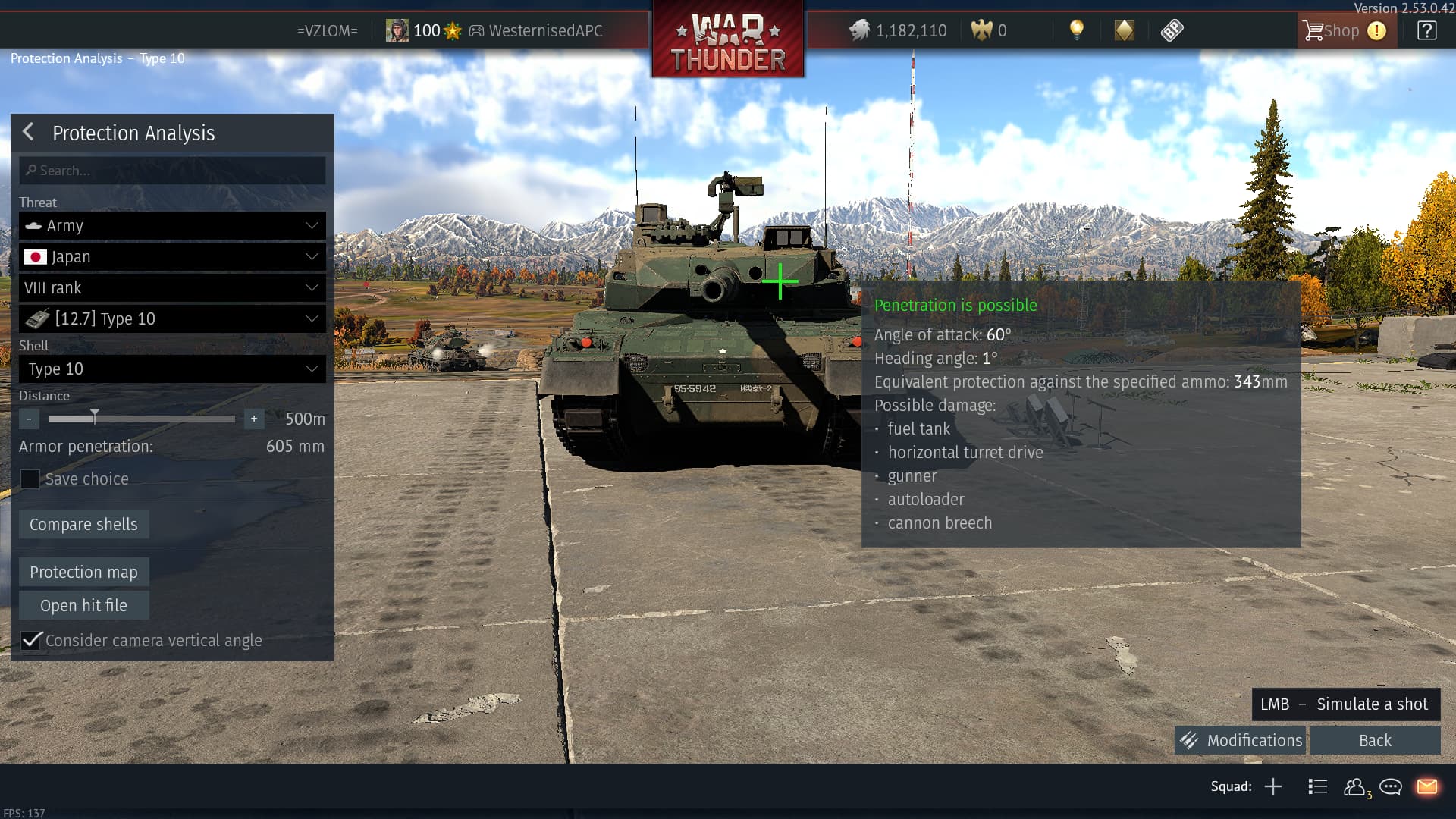Toggle Consider camera vertical angle

(x=31, y=641)
